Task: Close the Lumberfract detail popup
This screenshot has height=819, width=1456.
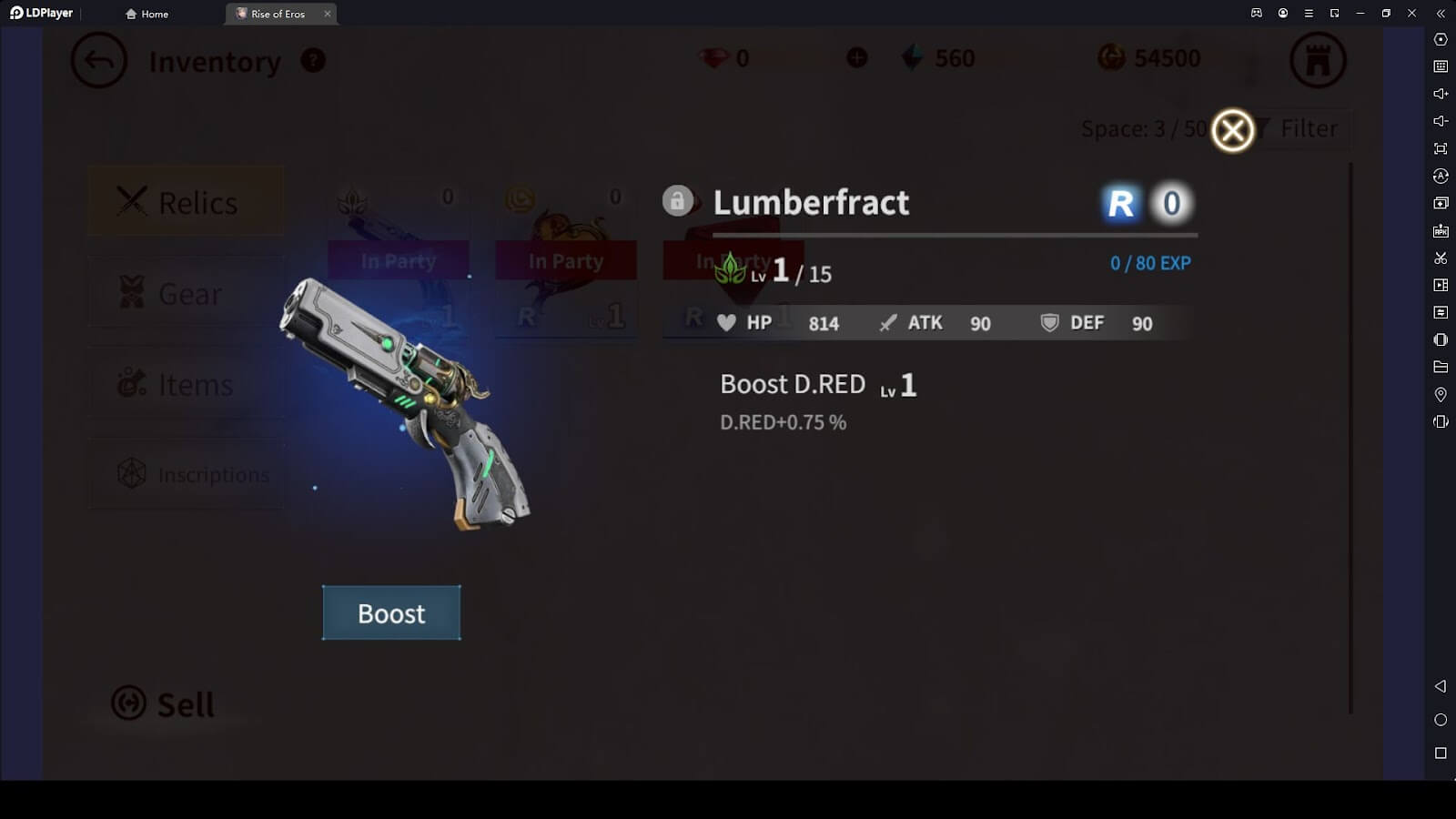Action: (1233, 131)
